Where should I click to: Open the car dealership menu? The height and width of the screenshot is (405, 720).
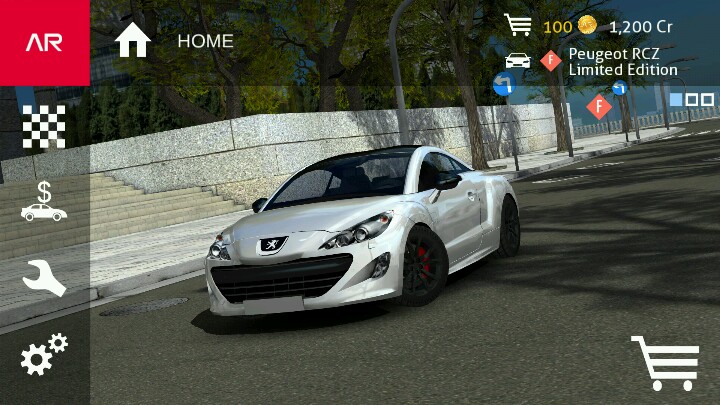click(44, 201)
